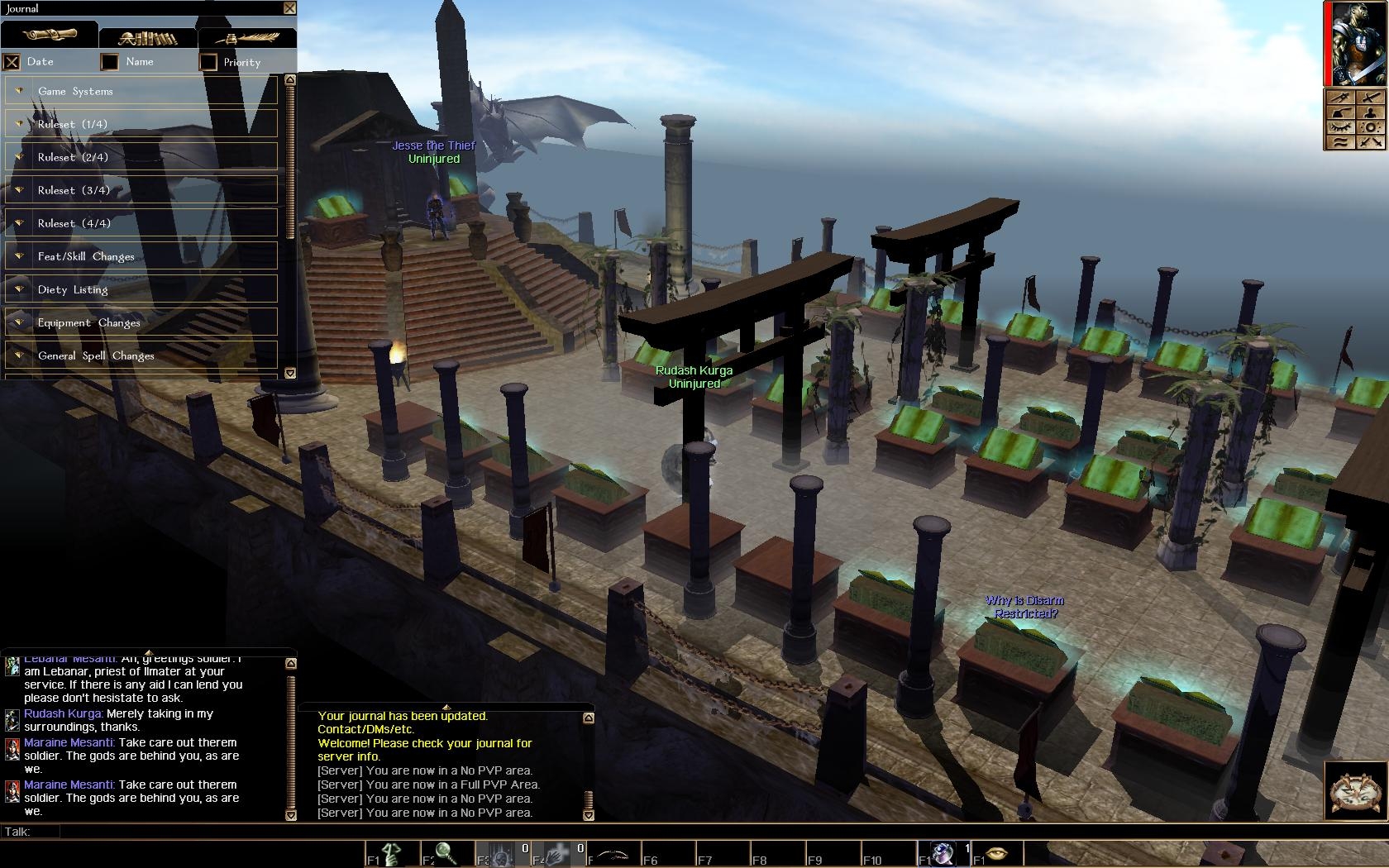Sort journal entries by Name
Viewport: 1389px width, 868px height.
(110, 62)
